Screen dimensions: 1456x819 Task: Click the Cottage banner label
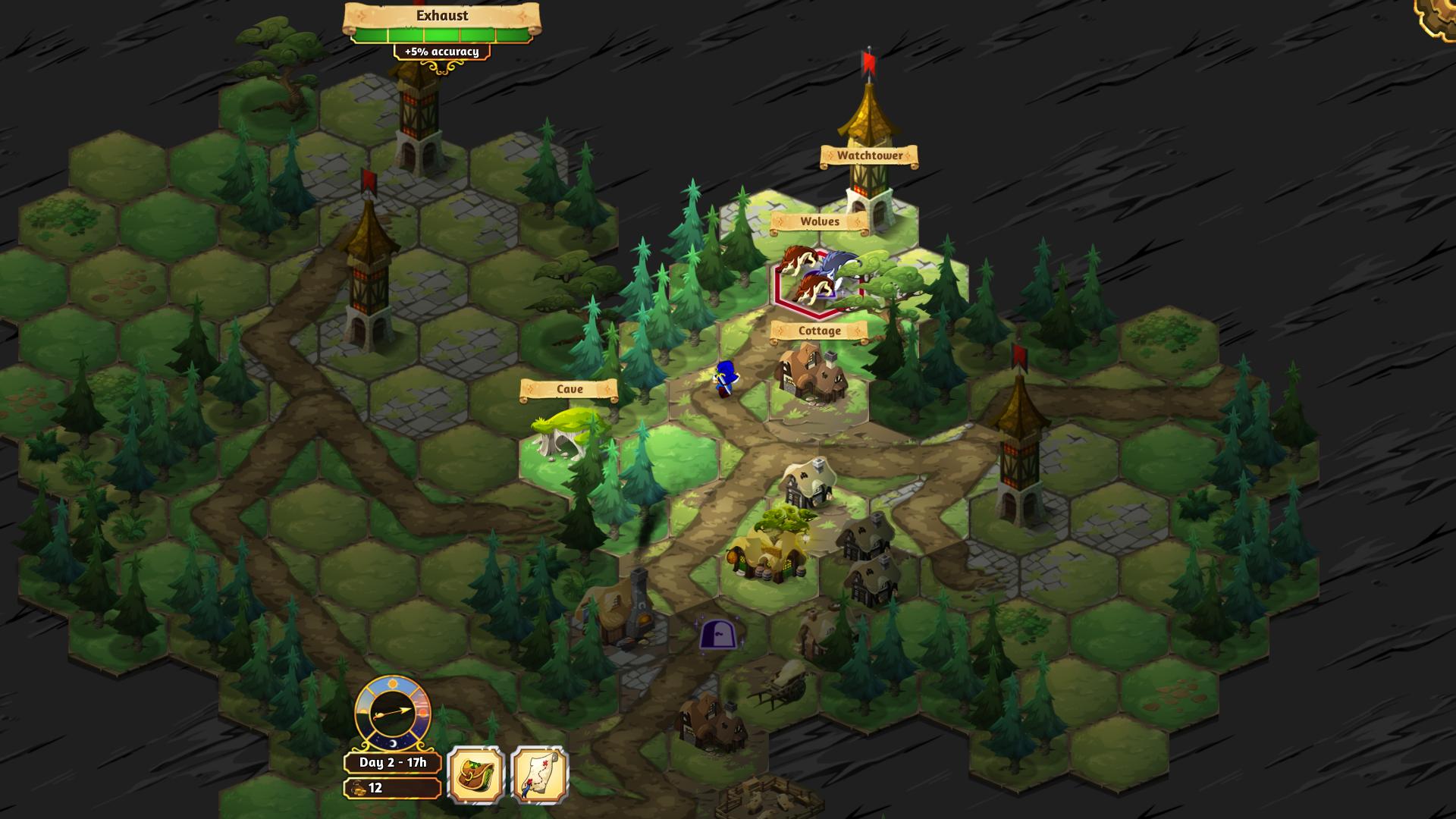click(x=818, y=331)
